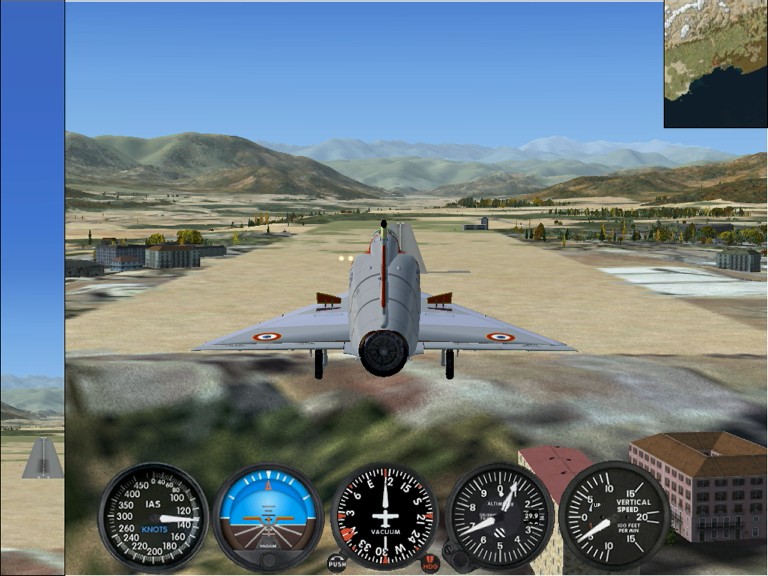Click the IAS airspeed indicator gauge
Viewport: 768px width, 576px height.
tap(153, 517)
